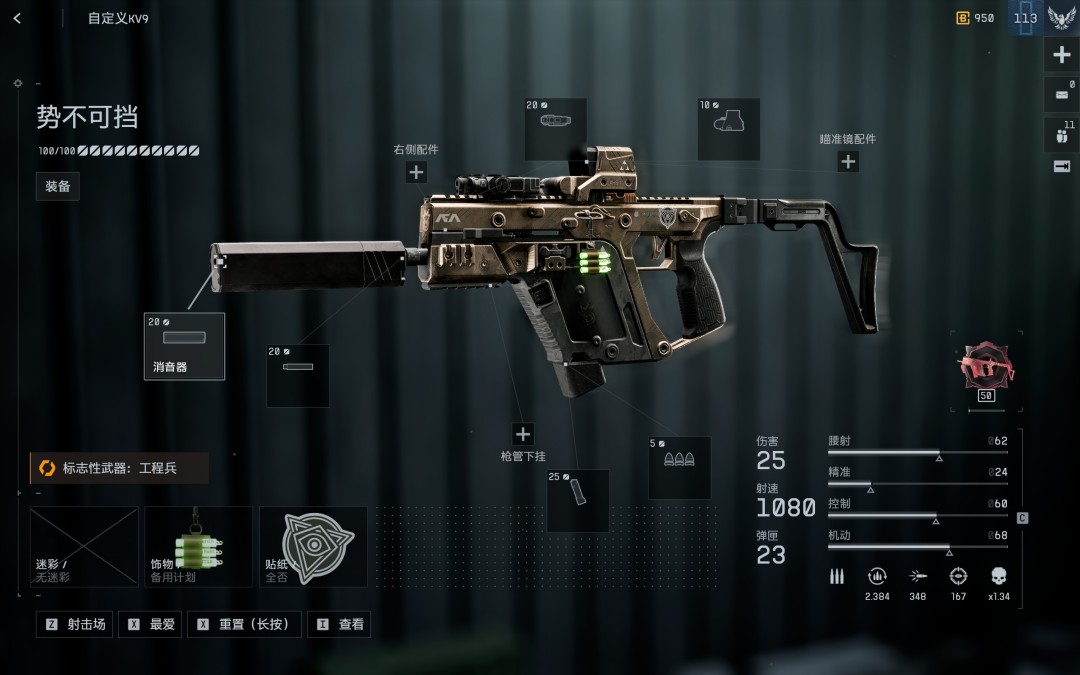Click the 查看 inspect button
The image size is (1080, 675).
[339, 624]
